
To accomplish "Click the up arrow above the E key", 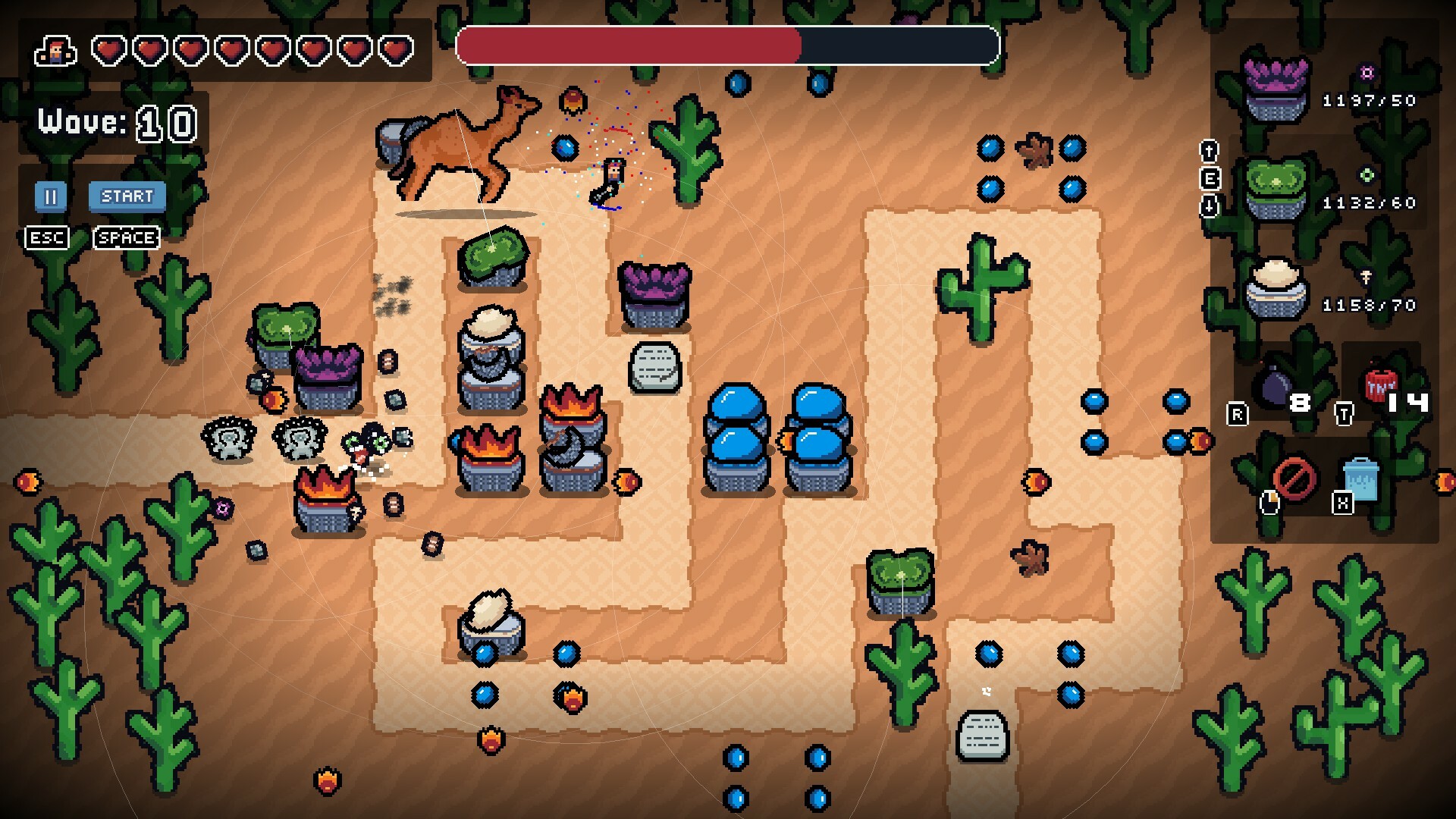I will pos(1208,151).
